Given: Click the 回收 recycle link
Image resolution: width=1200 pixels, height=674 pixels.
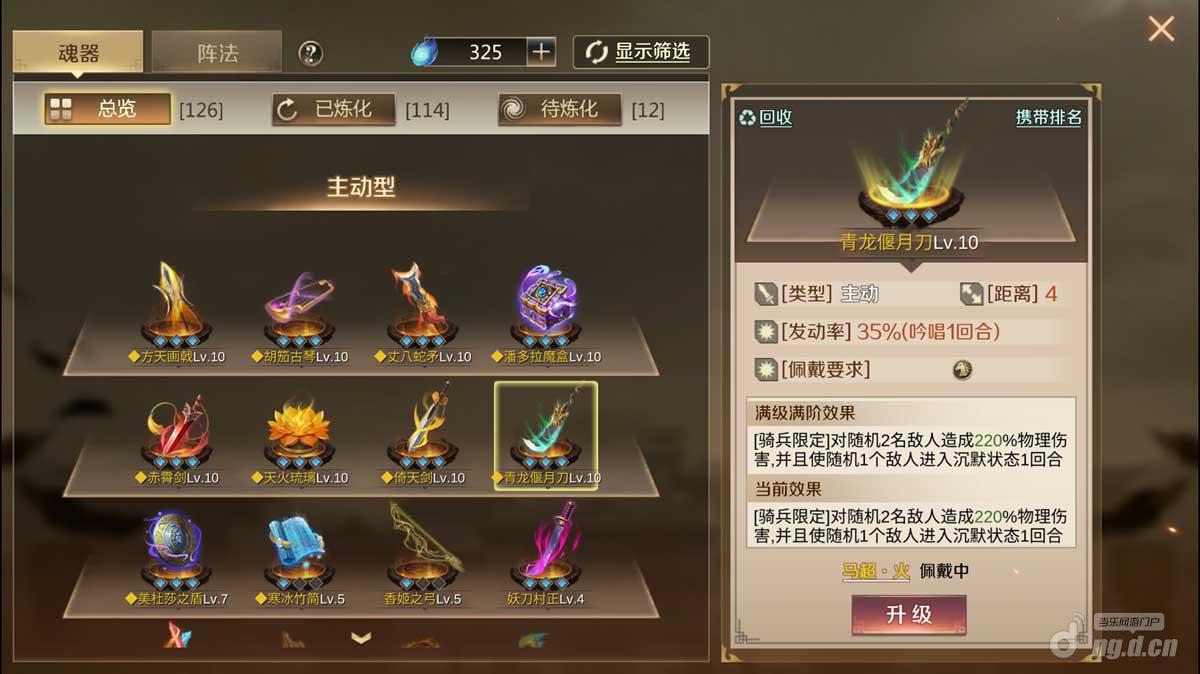Looking at the screenshot, I should tap(766, 117).
